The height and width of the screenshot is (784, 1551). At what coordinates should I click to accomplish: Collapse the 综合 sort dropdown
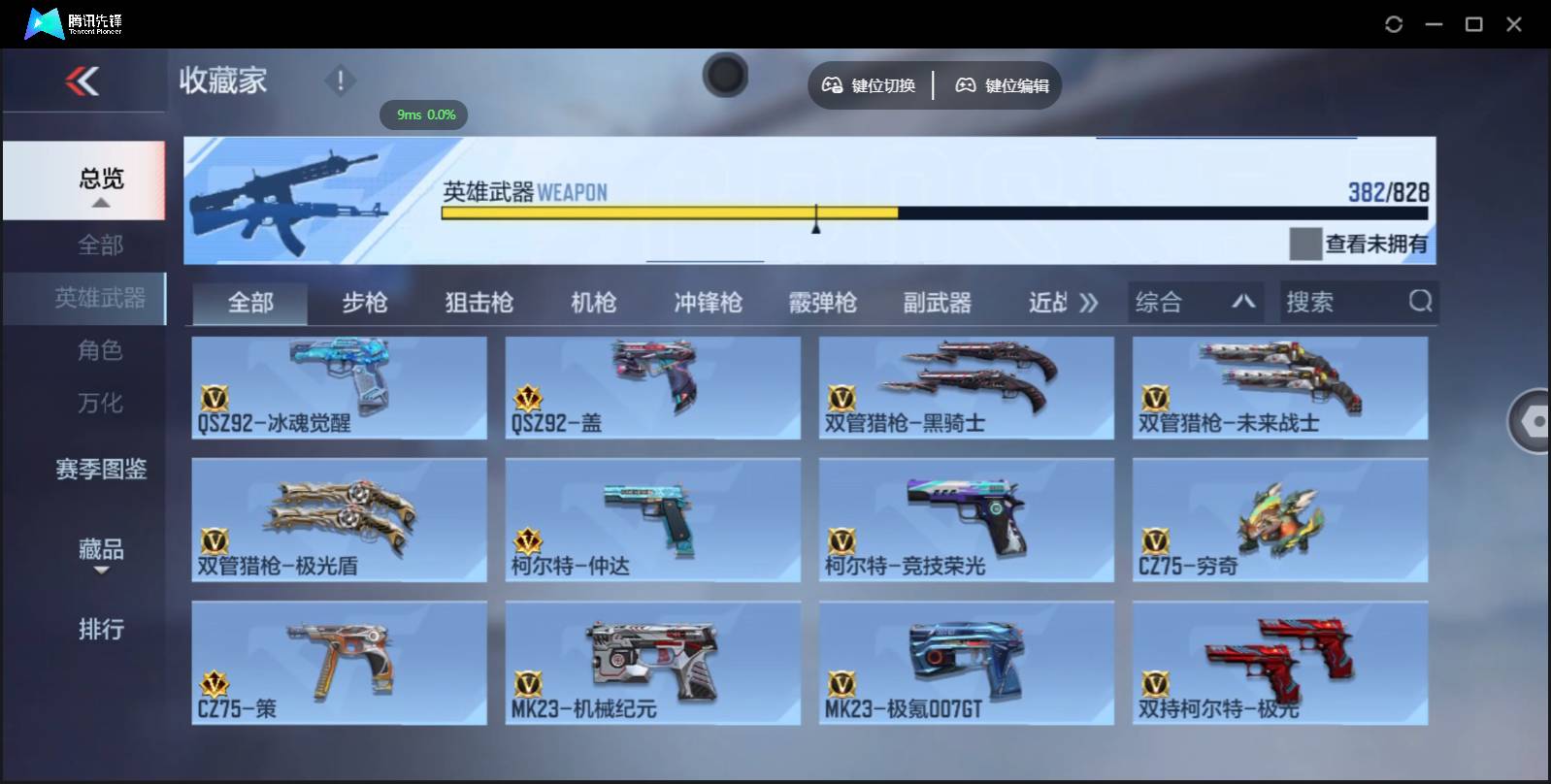[x=1245, y=302]
